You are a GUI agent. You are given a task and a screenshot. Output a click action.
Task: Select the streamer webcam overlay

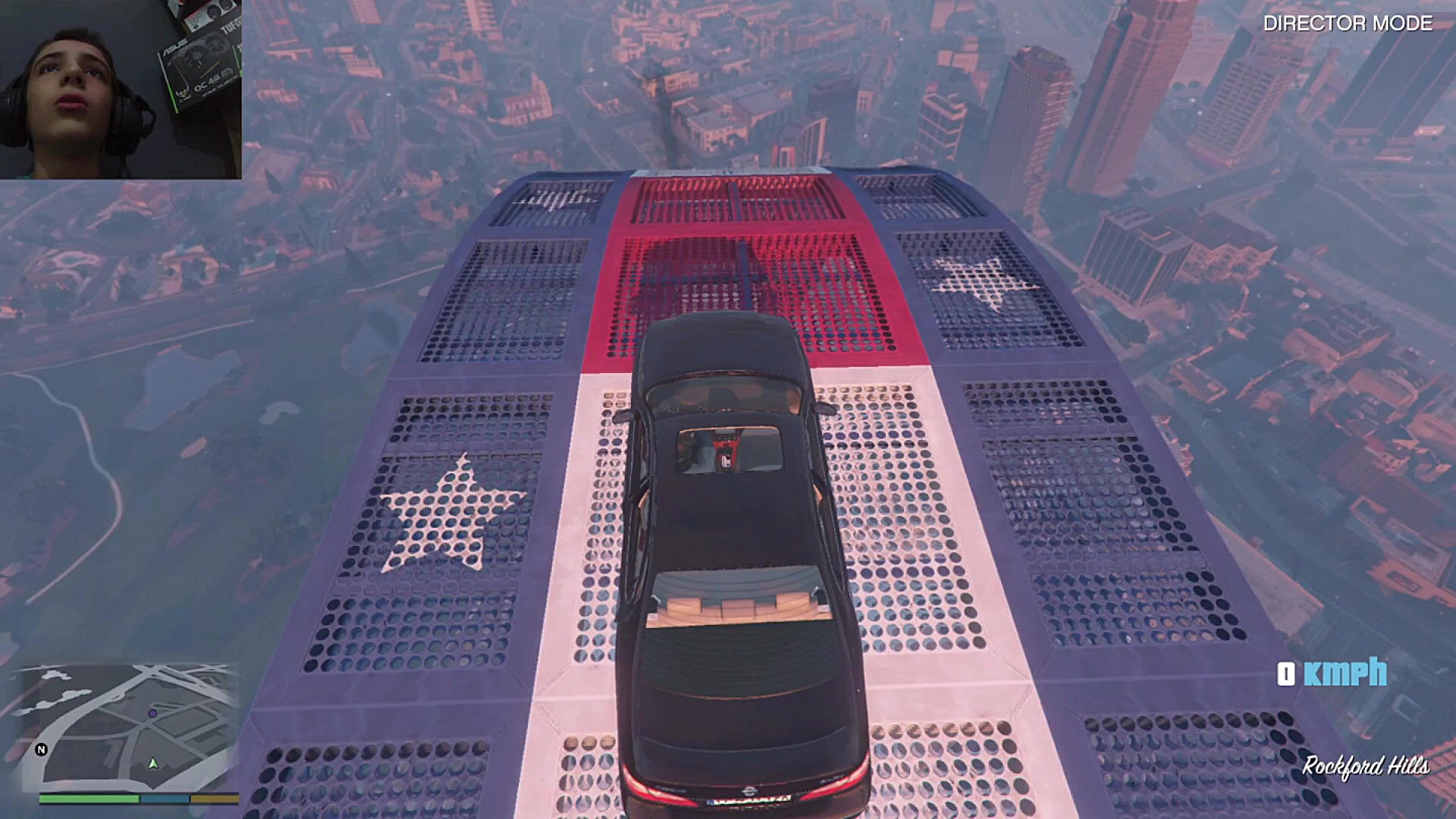click(x=121, y=89)
